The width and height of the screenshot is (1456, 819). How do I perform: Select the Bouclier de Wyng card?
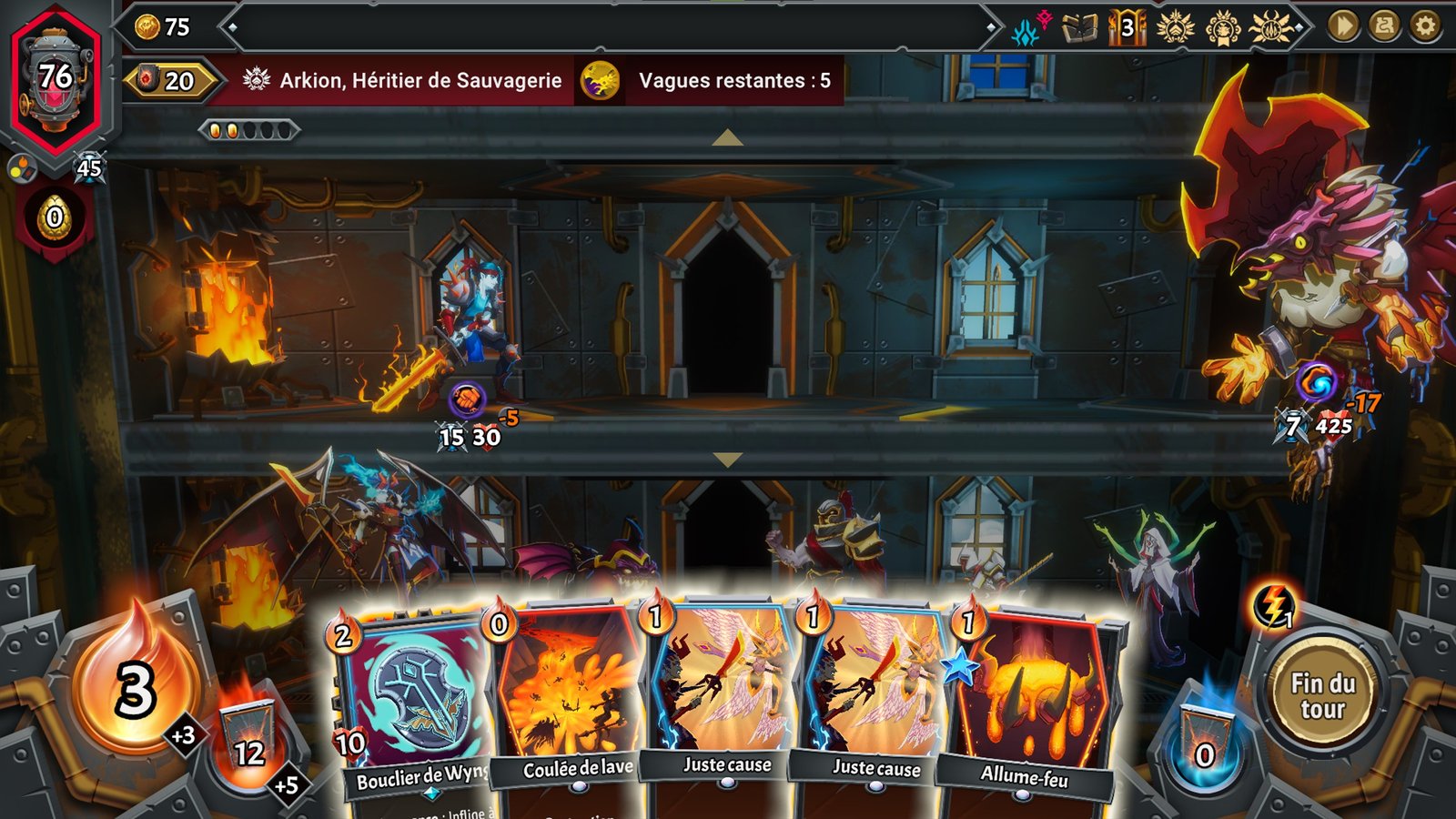point(414,701)
